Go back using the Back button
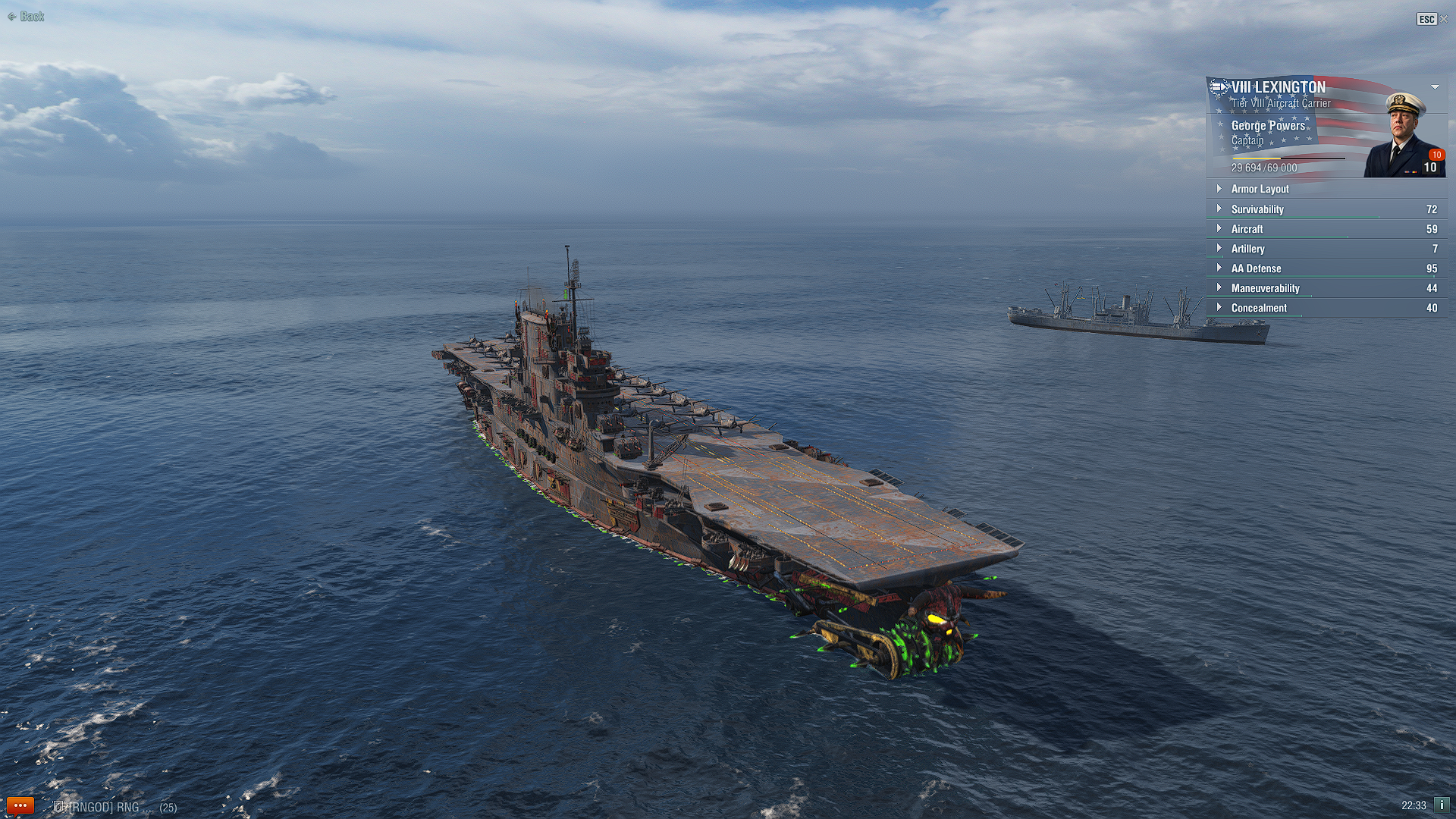The image size is (1456, 819). (x=27, y=17)
